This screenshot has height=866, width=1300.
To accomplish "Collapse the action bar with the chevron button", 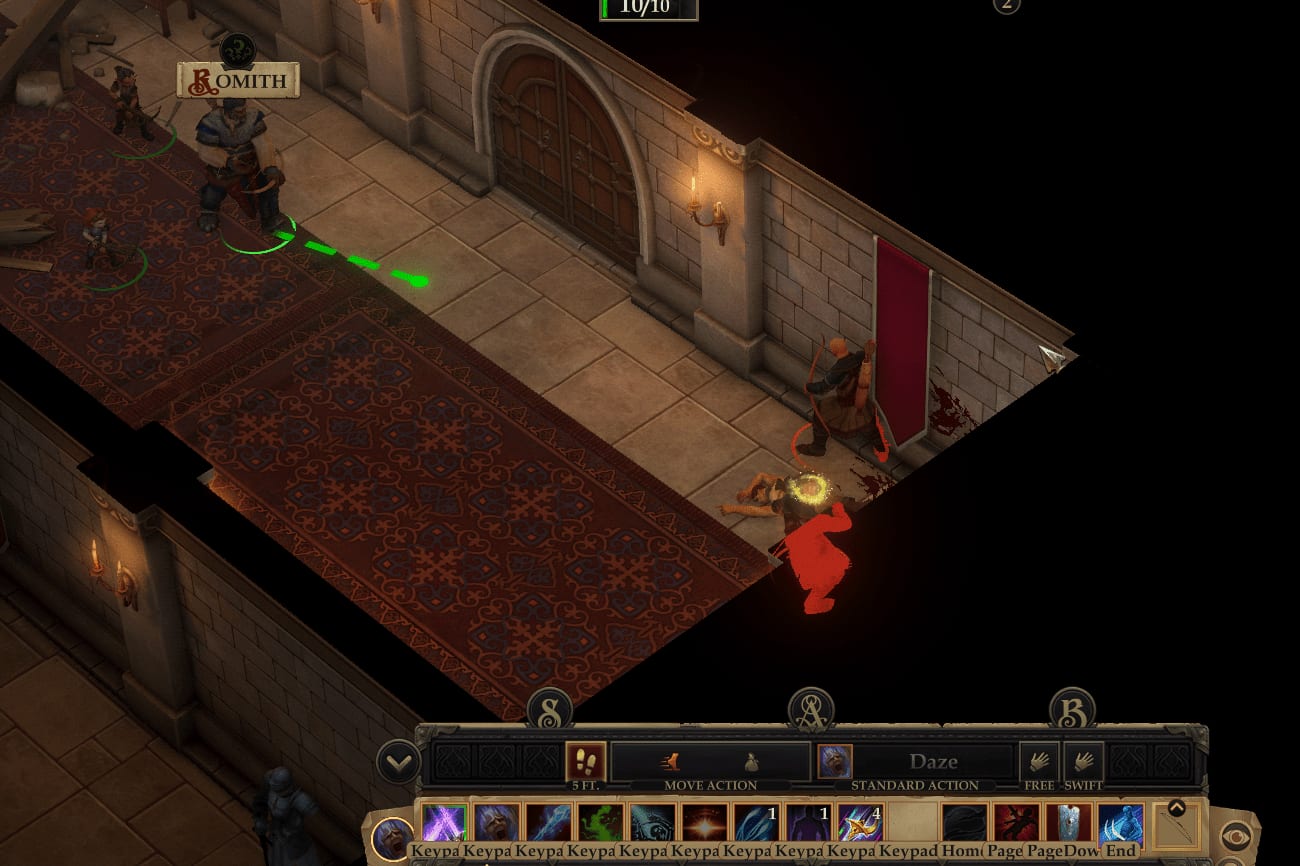I will point(398,762).
